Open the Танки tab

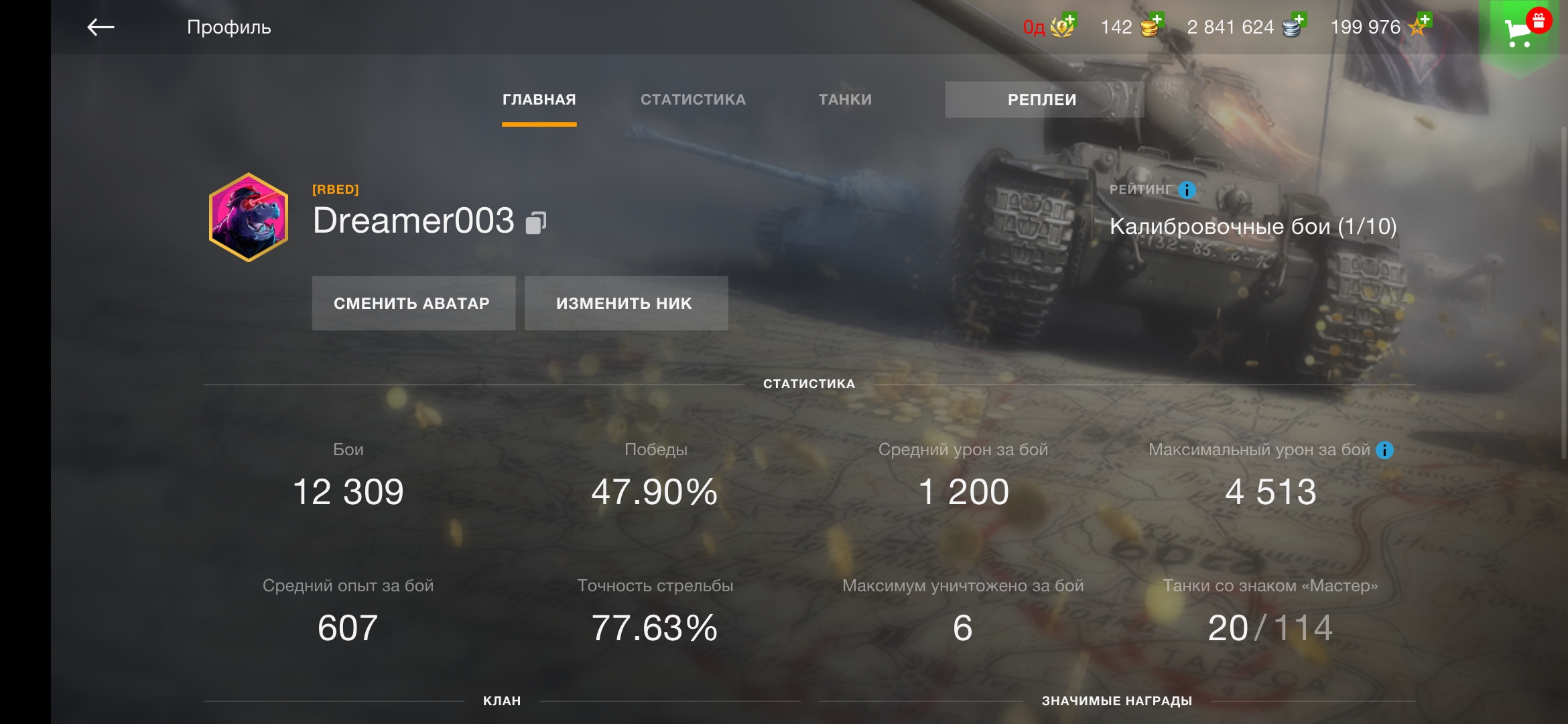845,100
